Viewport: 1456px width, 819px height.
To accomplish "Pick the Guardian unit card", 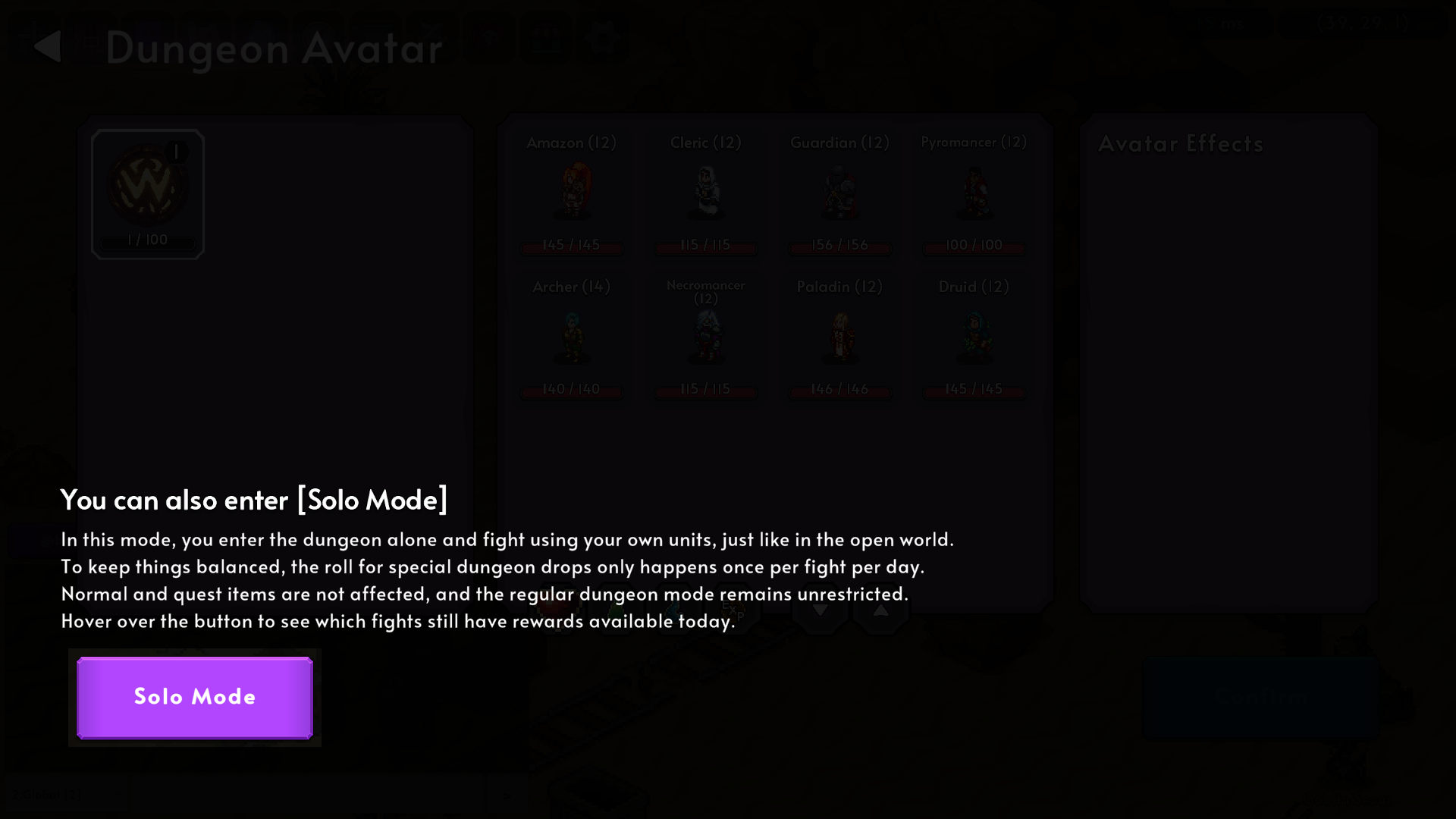I will click(839, 193).
